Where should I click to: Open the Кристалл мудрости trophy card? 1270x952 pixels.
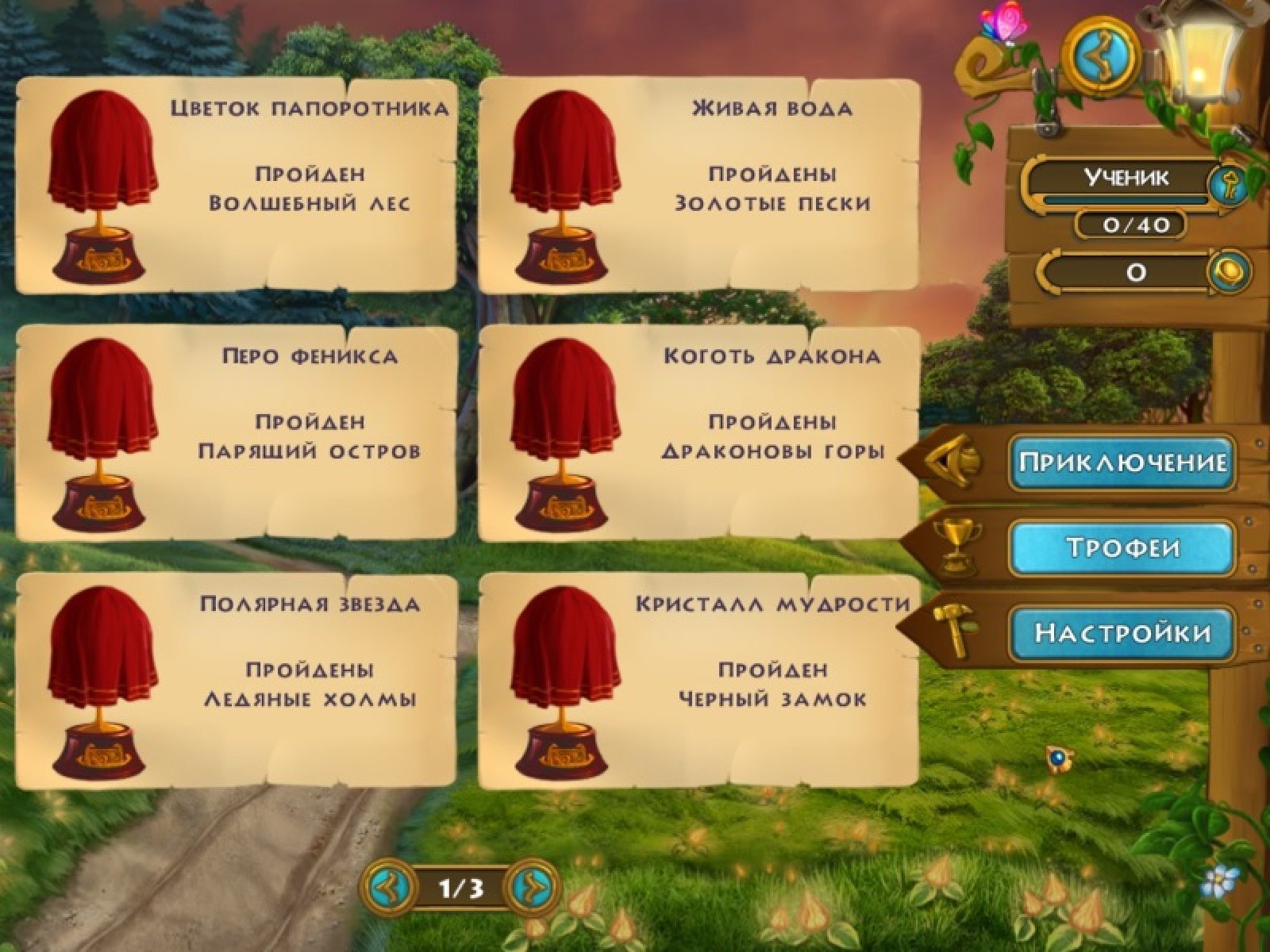pos(698,681)
